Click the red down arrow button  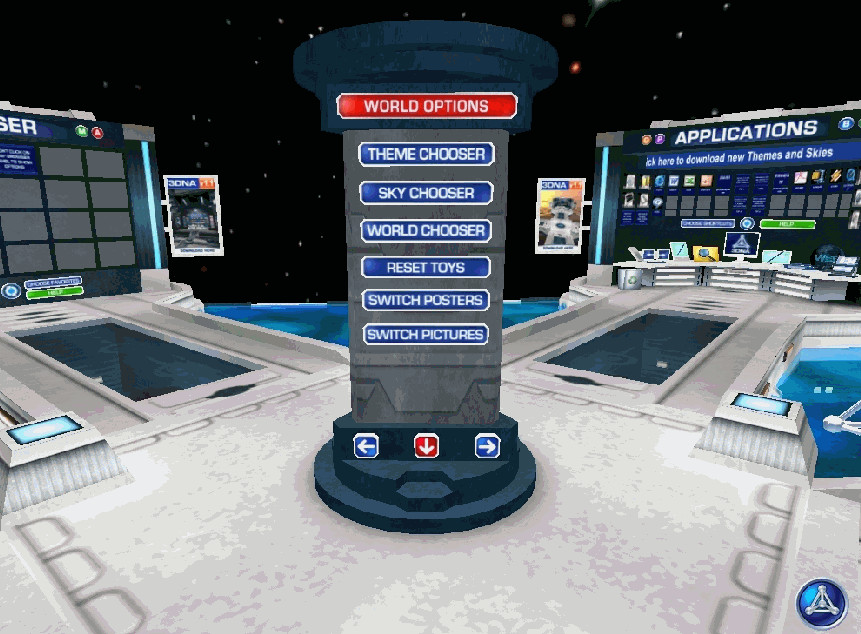tap(426, 446)
